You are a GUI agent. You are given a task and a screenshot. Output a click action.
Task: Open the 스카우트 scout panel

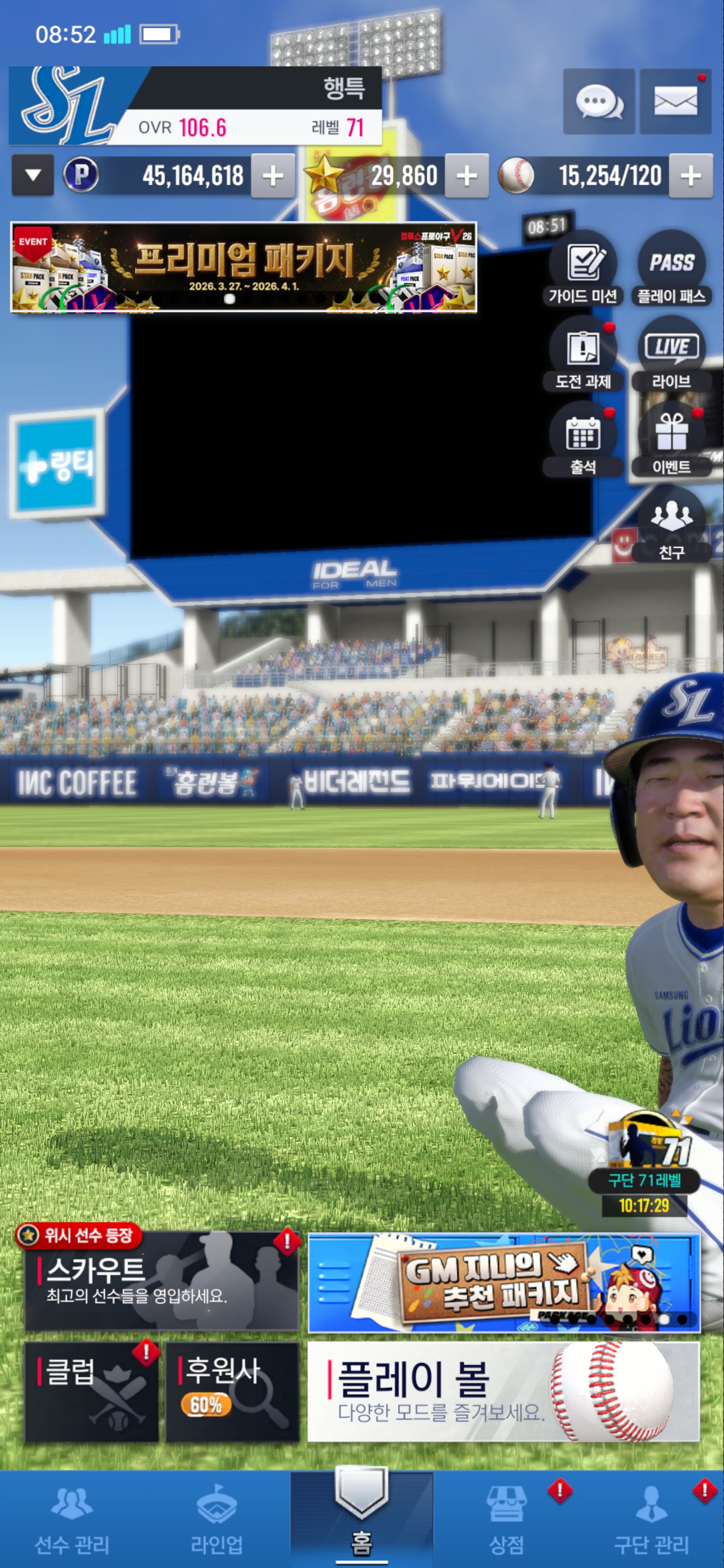click(161, 1280)
